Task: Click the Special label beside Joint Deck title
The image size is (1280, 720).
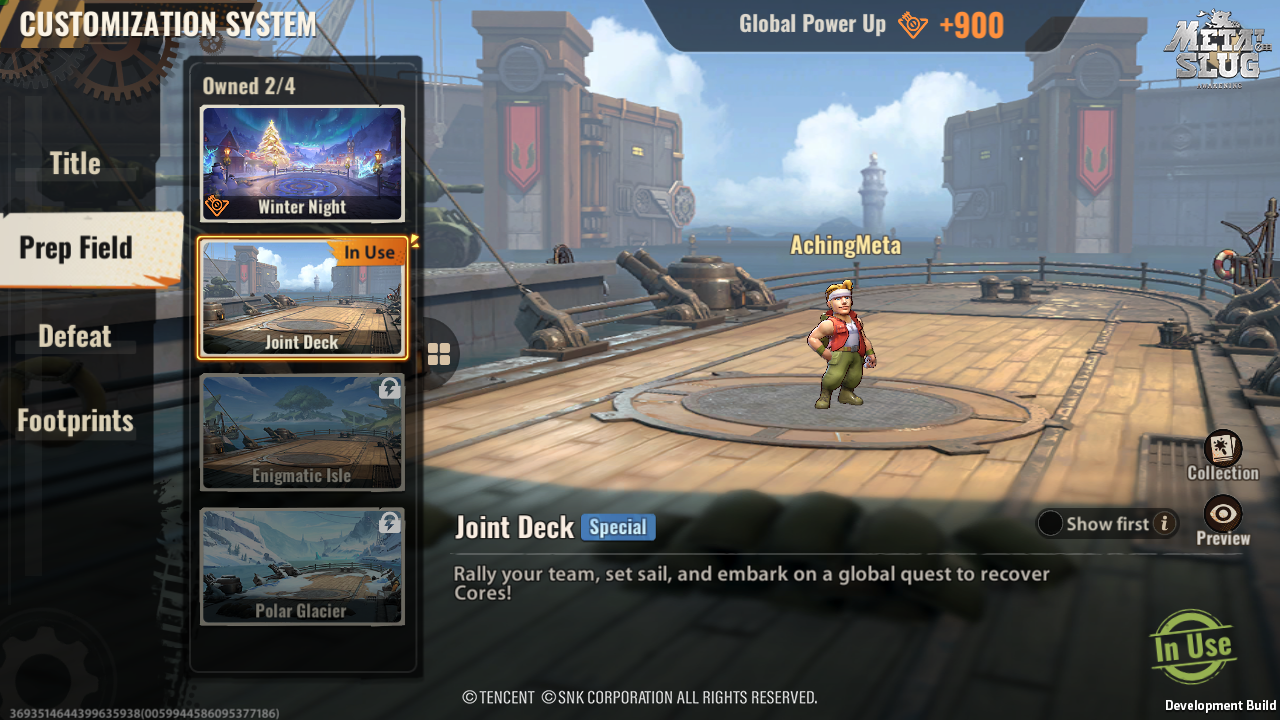Action: (x=617, y=526)
